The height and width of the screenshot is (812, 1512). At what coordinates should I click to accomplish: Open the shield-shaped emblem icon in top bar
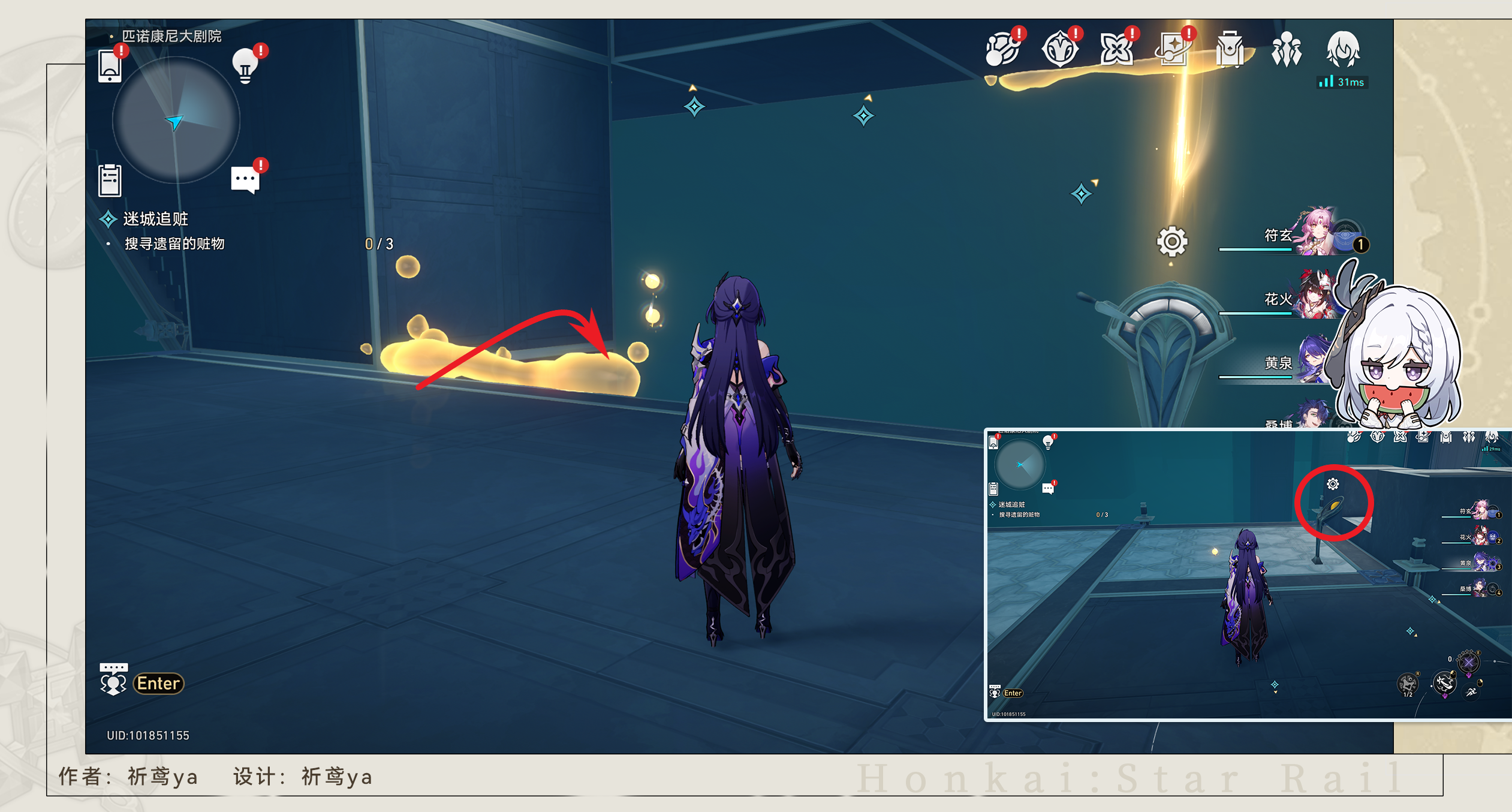1059,49
